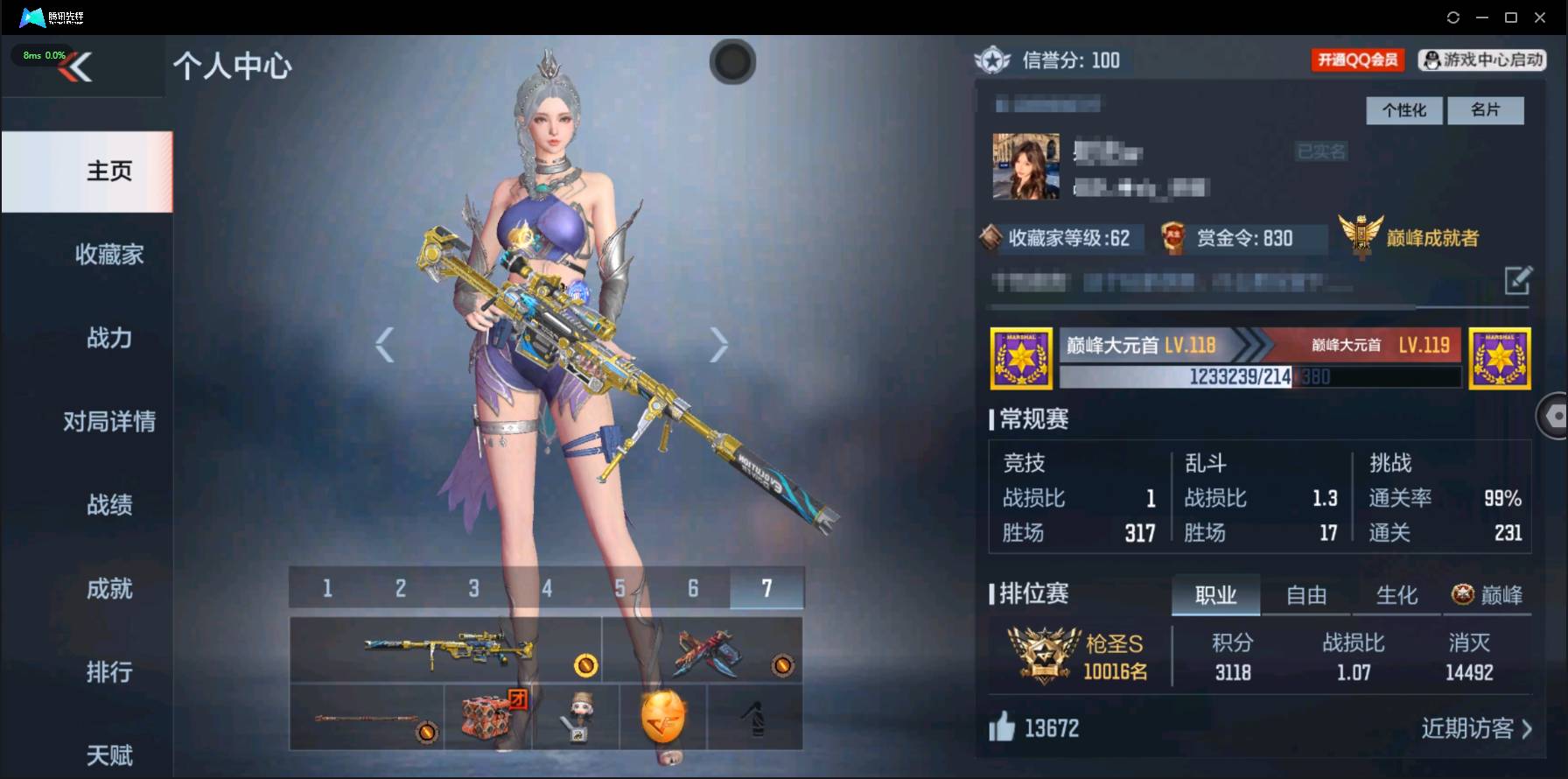Click the 信誉分 badge icon
The image size is (1568, 779).
pos(994,61)
